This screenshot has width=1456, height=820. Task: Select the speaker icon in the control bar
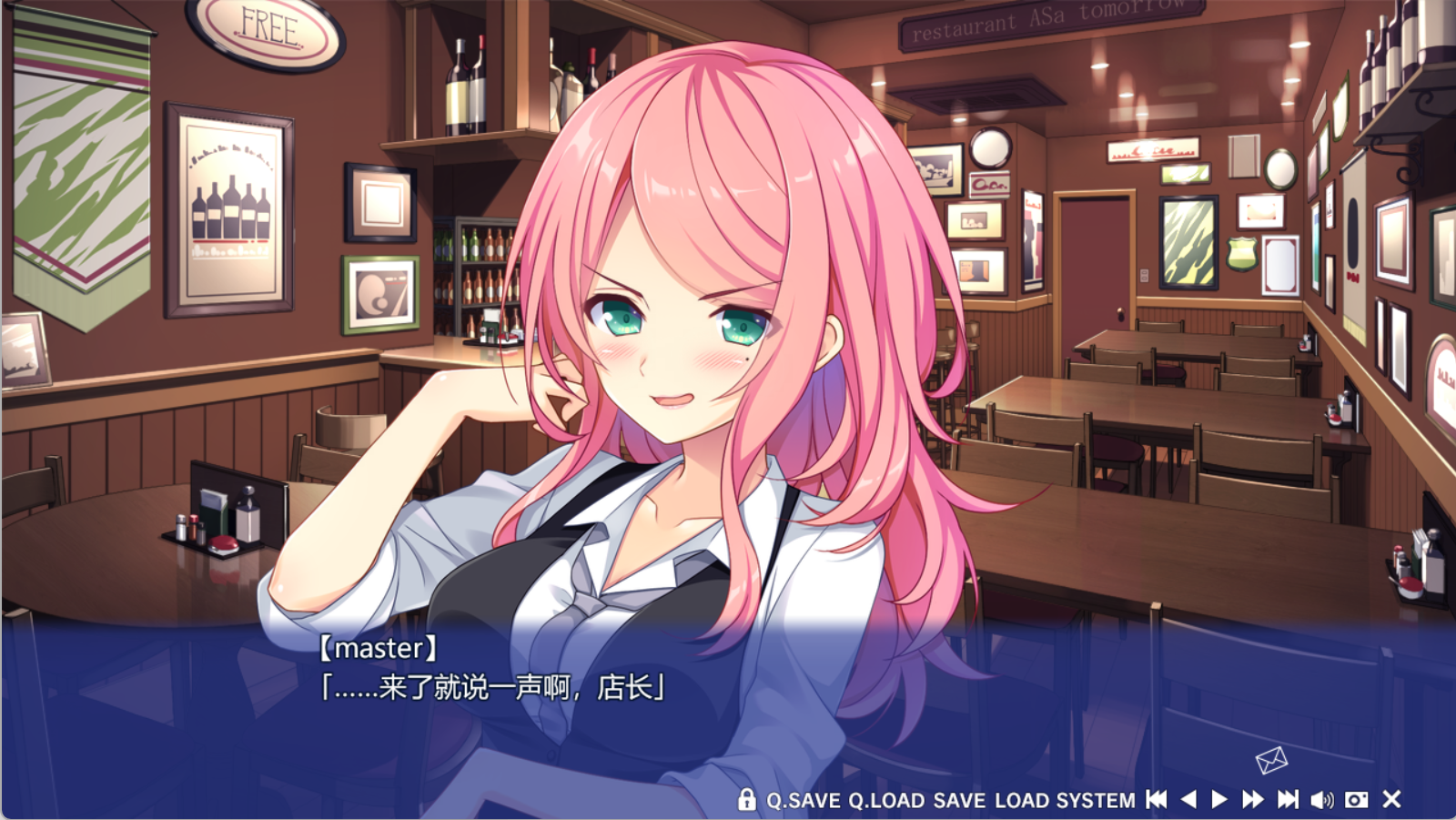point(1321,801)
